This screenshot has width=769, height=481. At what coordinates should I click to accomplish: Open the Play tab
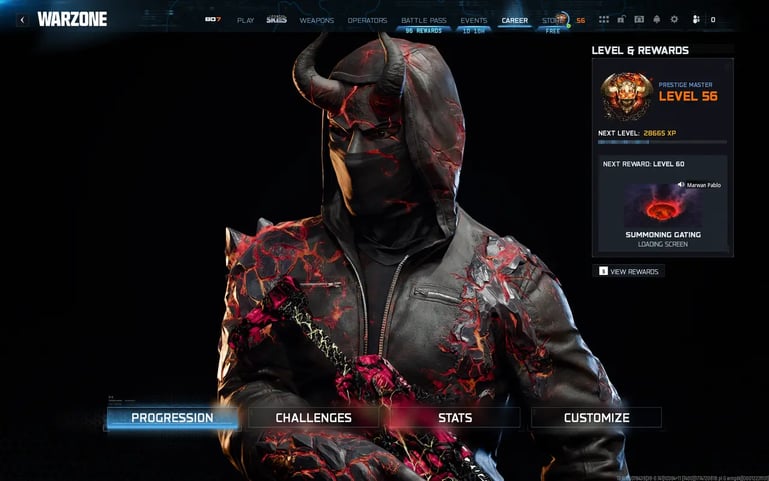[x=245, y=20]
